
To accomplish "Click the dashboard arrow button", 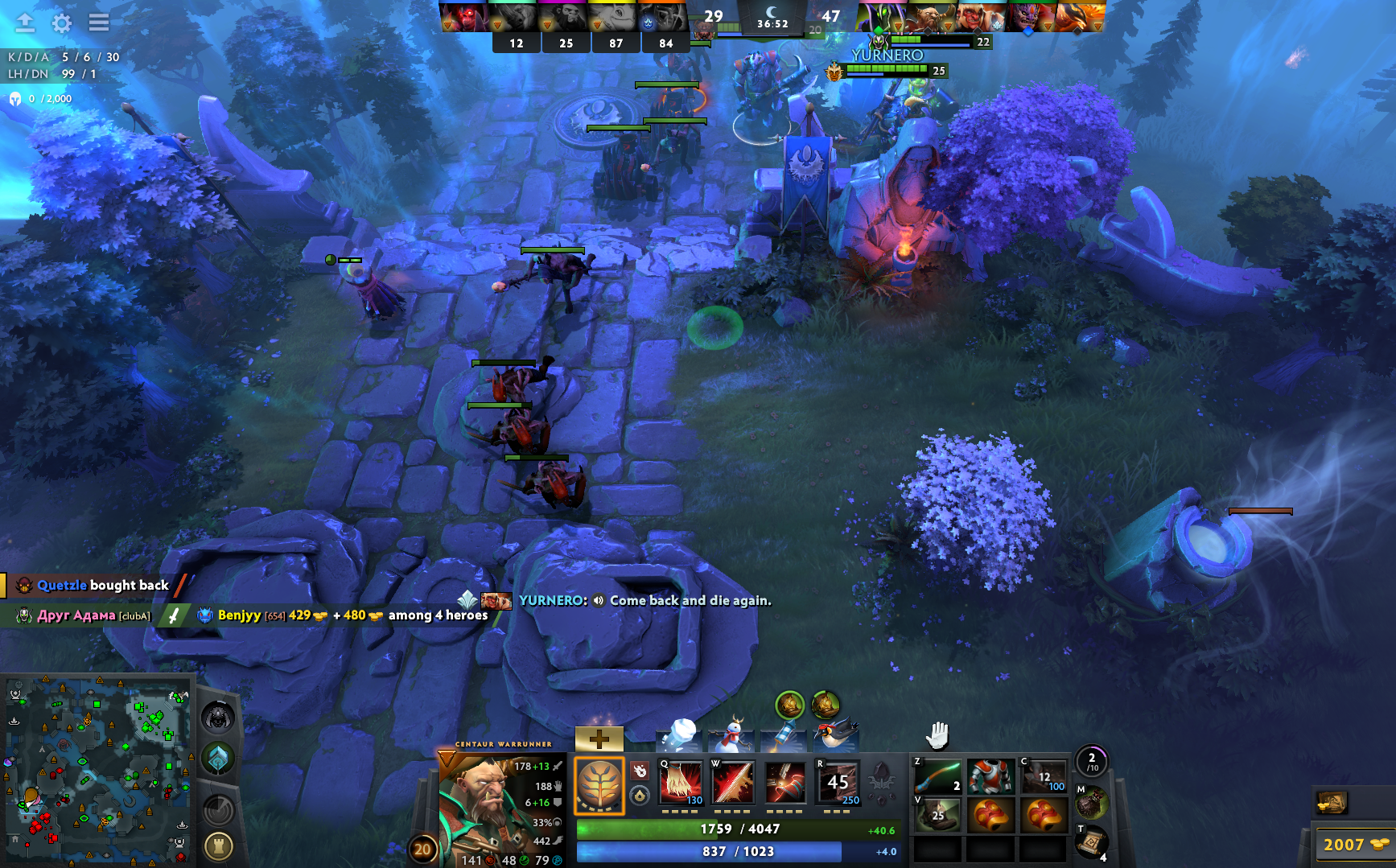I will click(x=25, y=23).
